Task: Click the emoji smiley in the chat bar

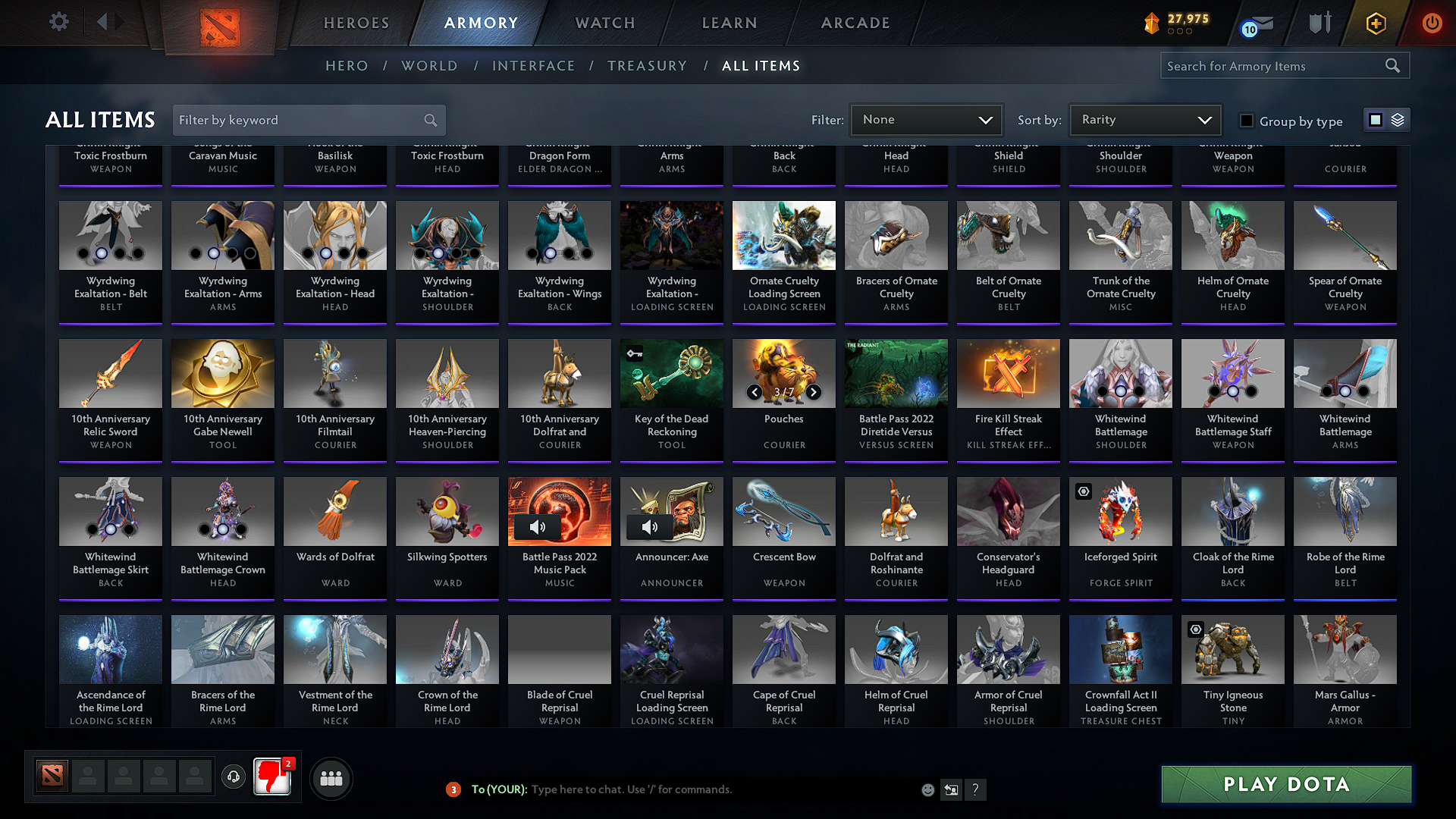Action: click(927, 789)
